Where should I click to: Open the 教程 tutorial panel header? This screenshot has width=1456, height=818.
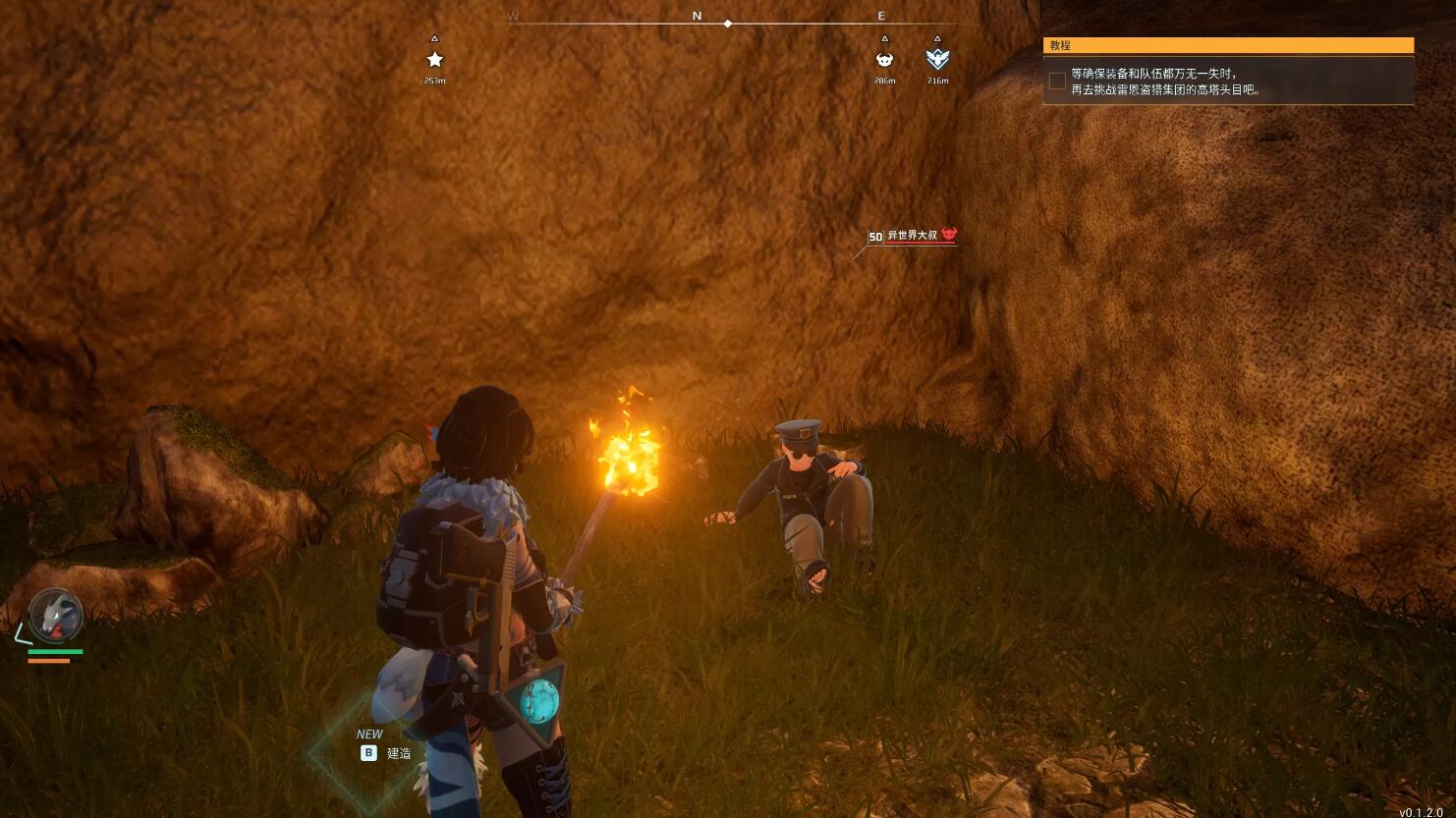point(1228,45)
